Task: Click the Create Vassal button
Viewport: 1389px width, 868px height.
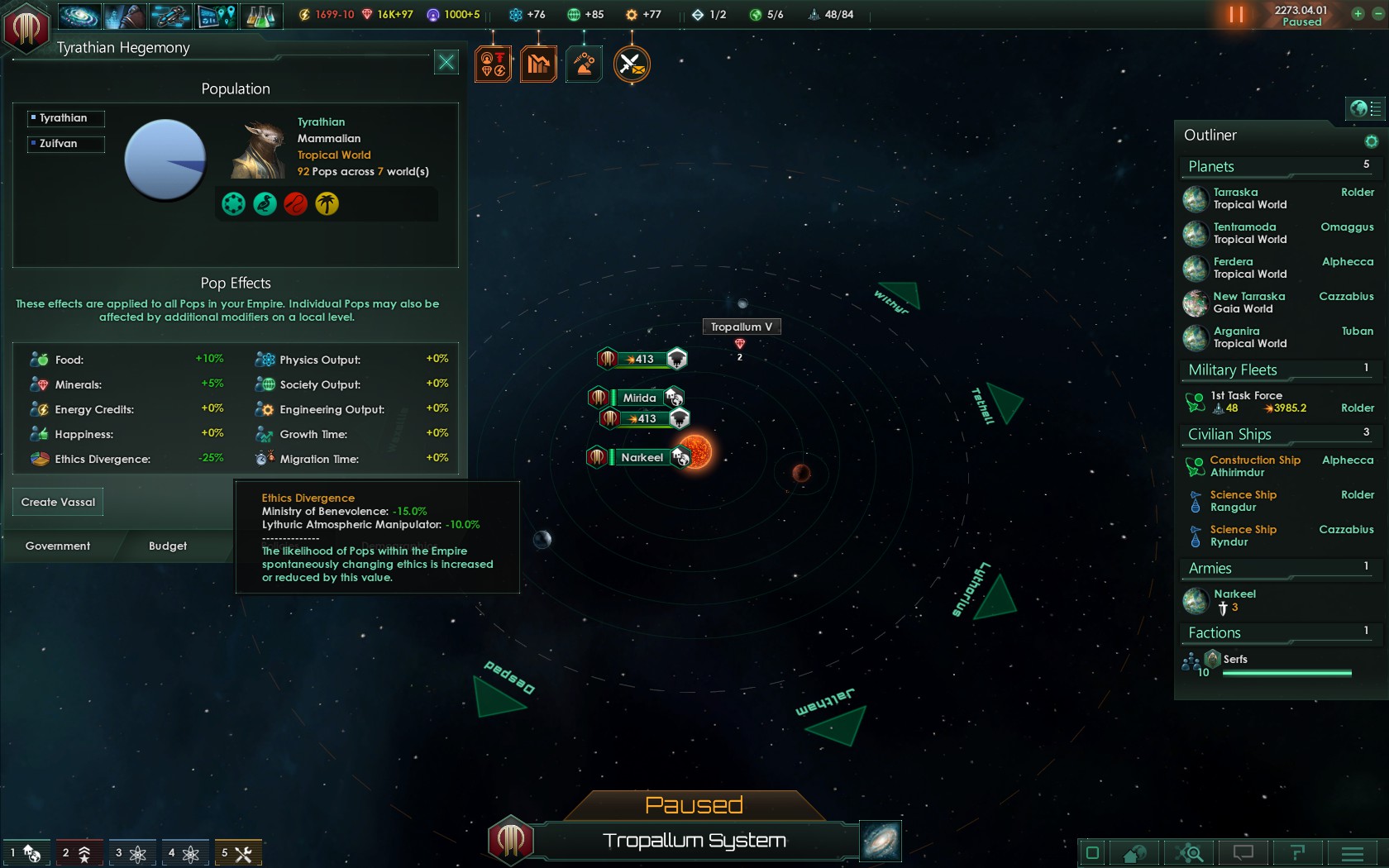Action: click(58, 502)
